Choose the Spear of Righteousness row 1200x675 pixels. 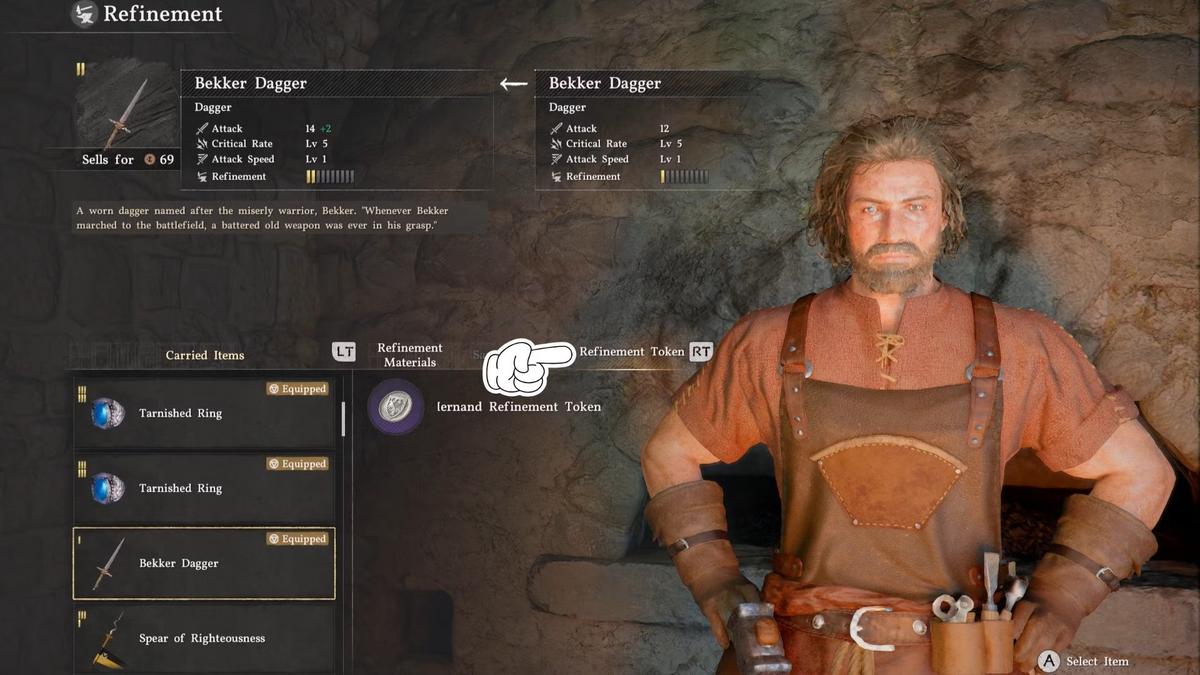point(204,638)
